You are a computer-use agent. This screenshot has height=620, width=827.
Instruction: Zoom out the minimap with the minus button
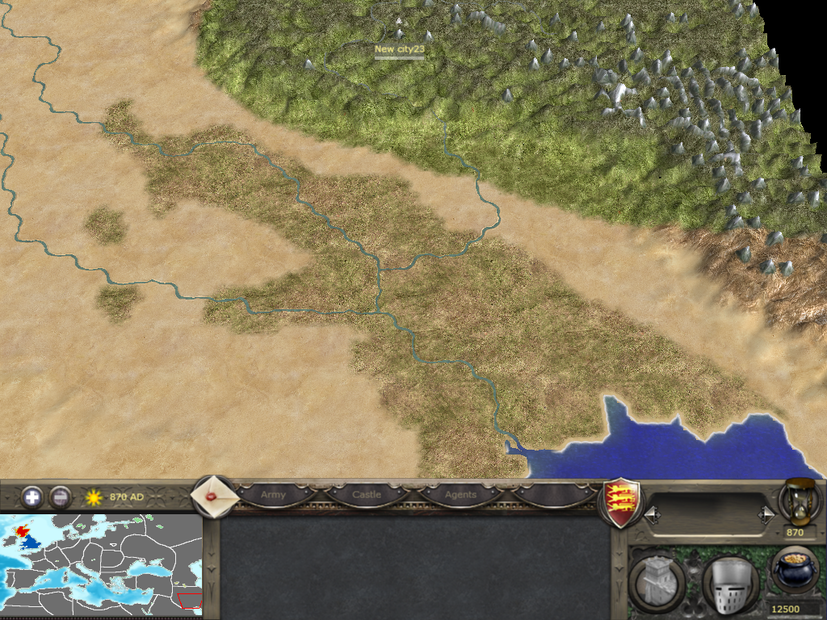[60, 496]
